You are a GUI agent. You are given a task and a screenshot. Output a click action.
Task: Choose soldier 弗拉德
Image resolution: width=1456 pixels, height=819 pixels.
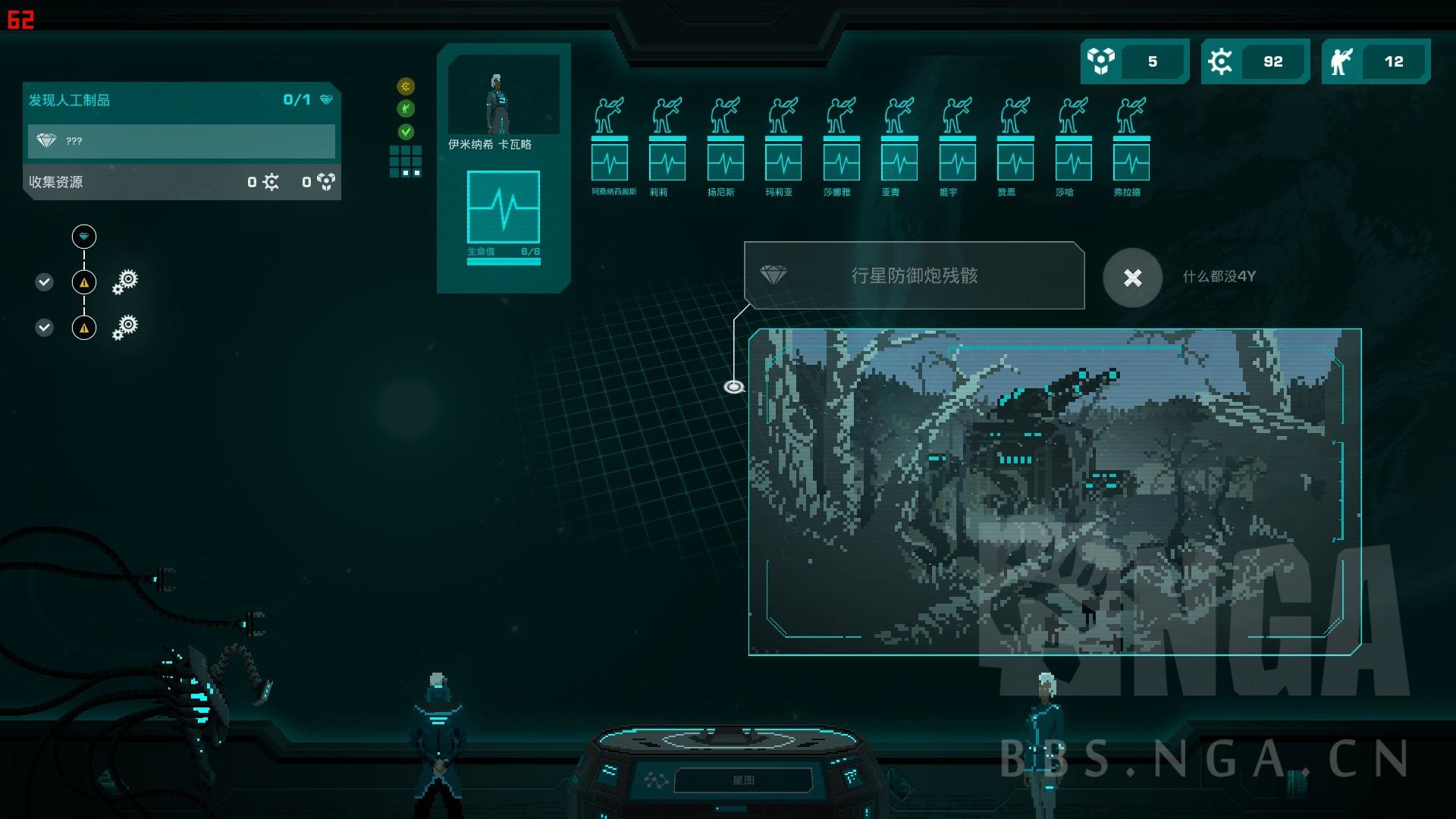coord(1131,145)
